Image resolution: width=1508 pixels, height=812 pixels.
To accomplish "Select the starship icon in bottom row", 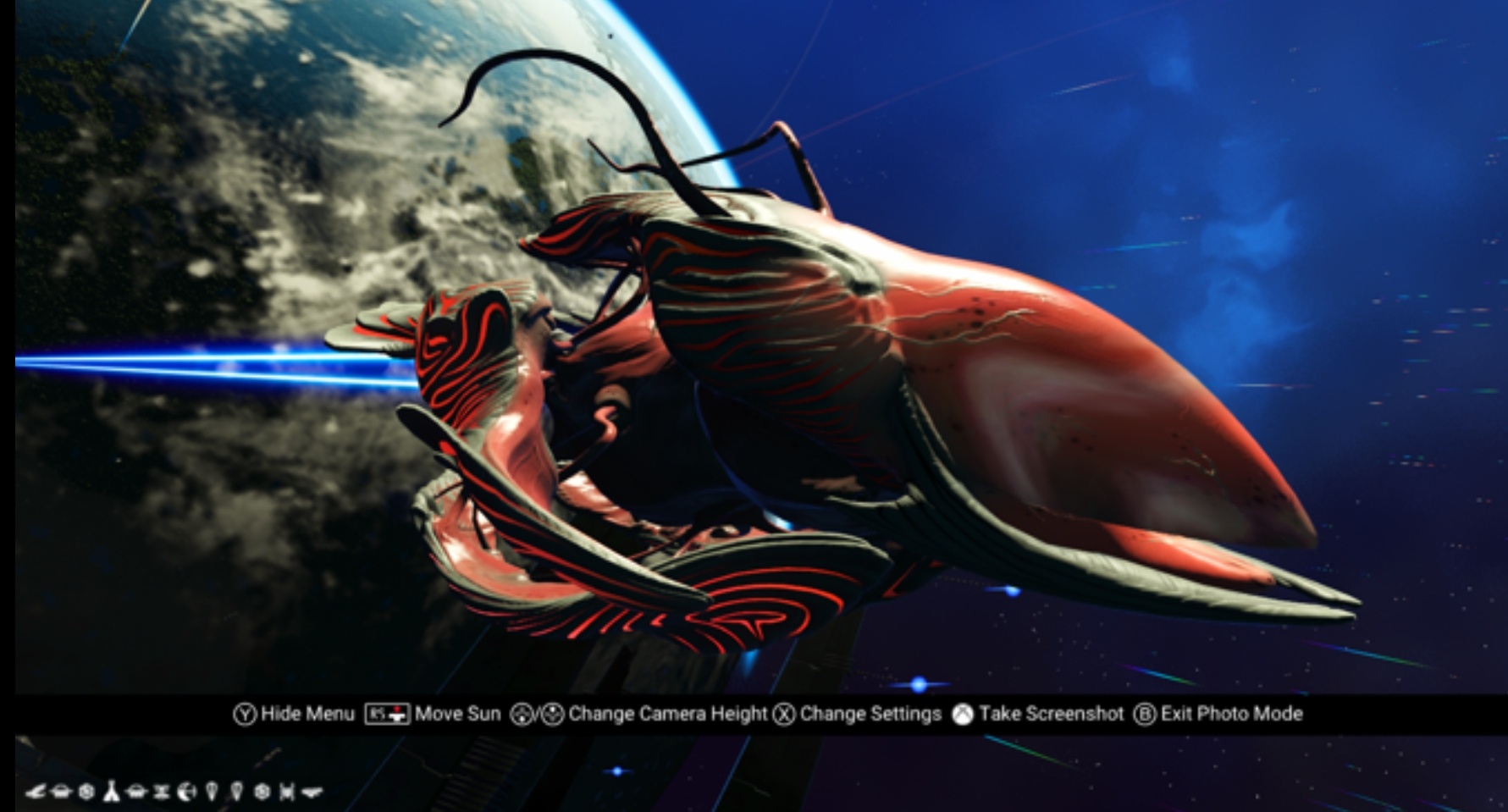I will 37,792.
